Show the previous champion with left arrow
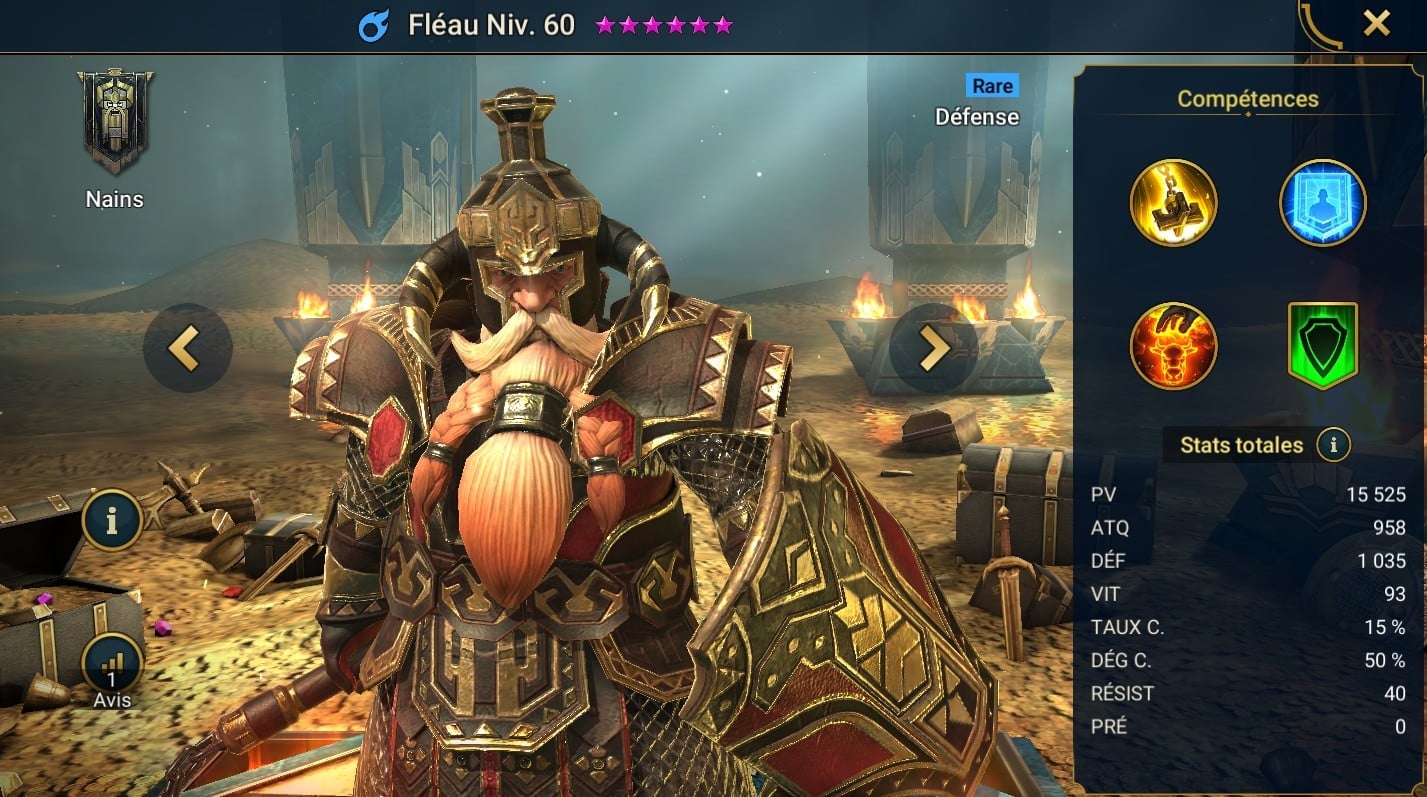 [188, 347]
